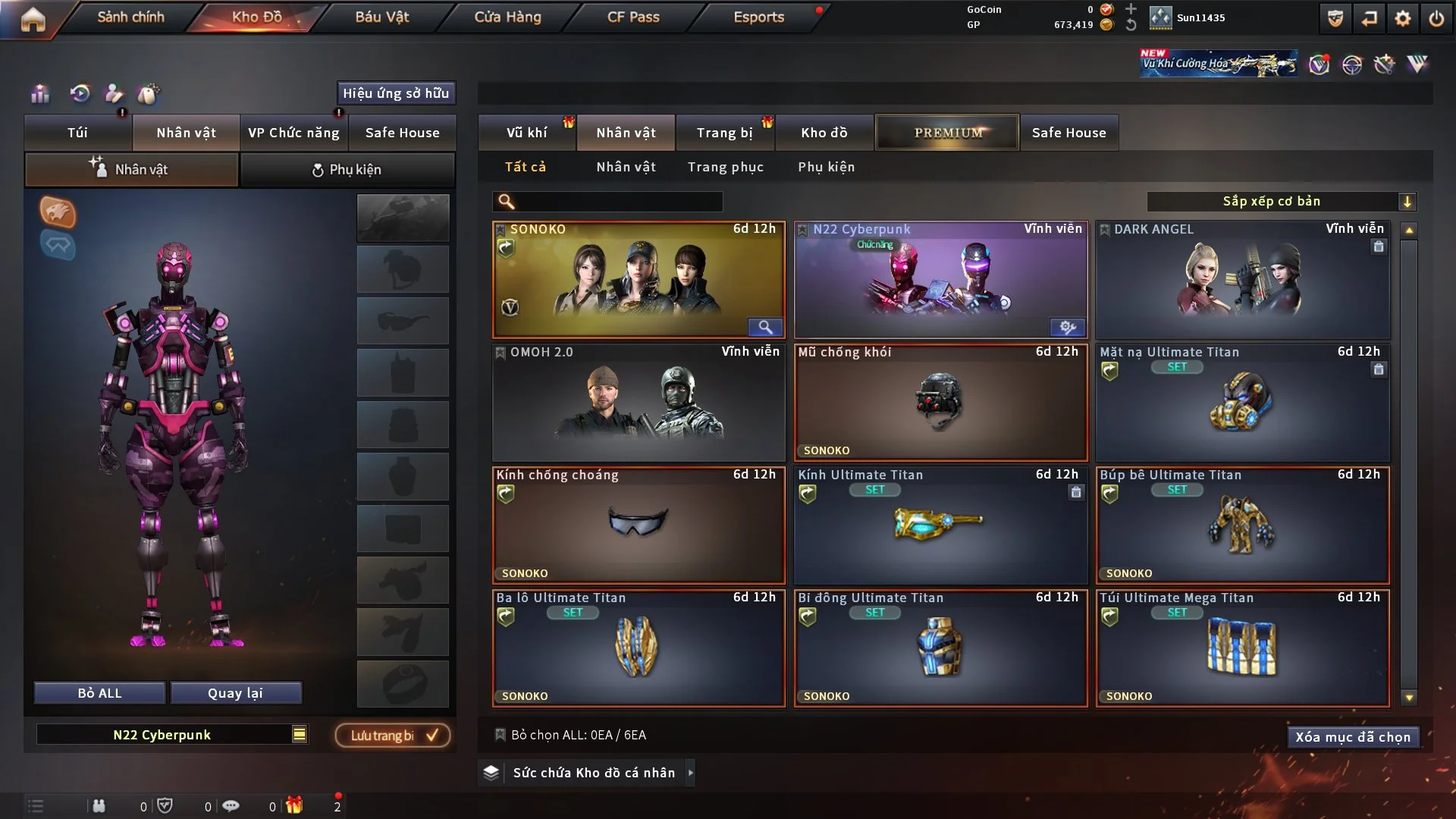This screenshot has height=819, width=1456.
Task: Open the statistics icon above the Túi tab
Action: coord(39,93)
